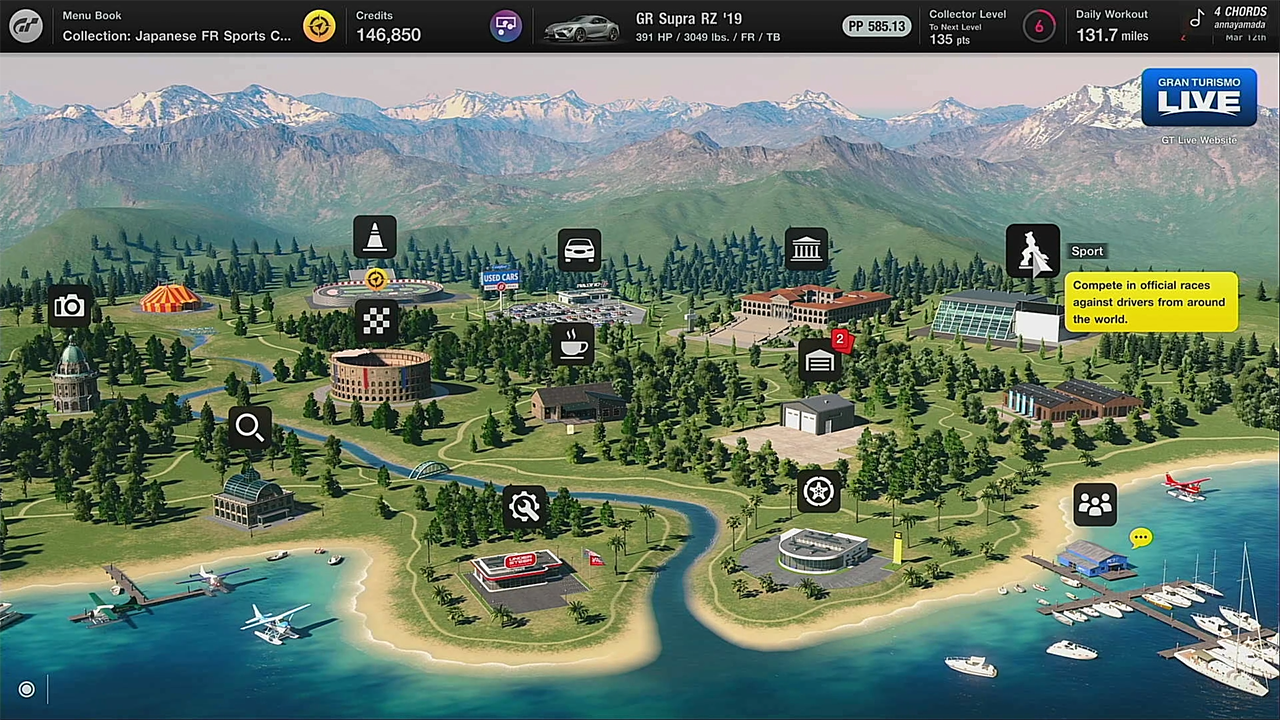The width and height of the screenshot is (1280, 720).
Task: Open the yellow chat bubble marker
Action: (x=1140, y=538)
